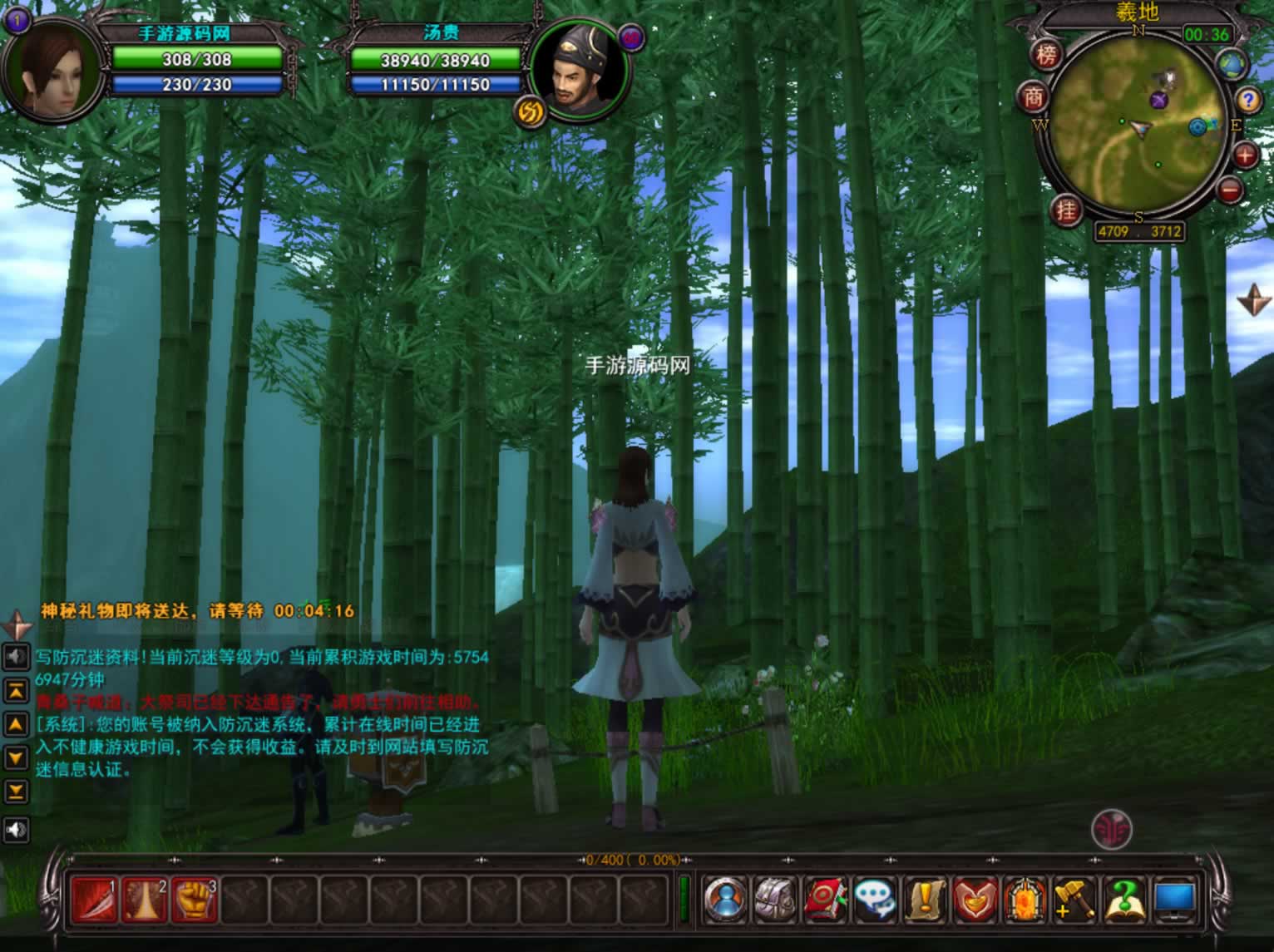Open the chat bubbles social menu
Viewport: 1274px width, 952px height.
(875, 900)
